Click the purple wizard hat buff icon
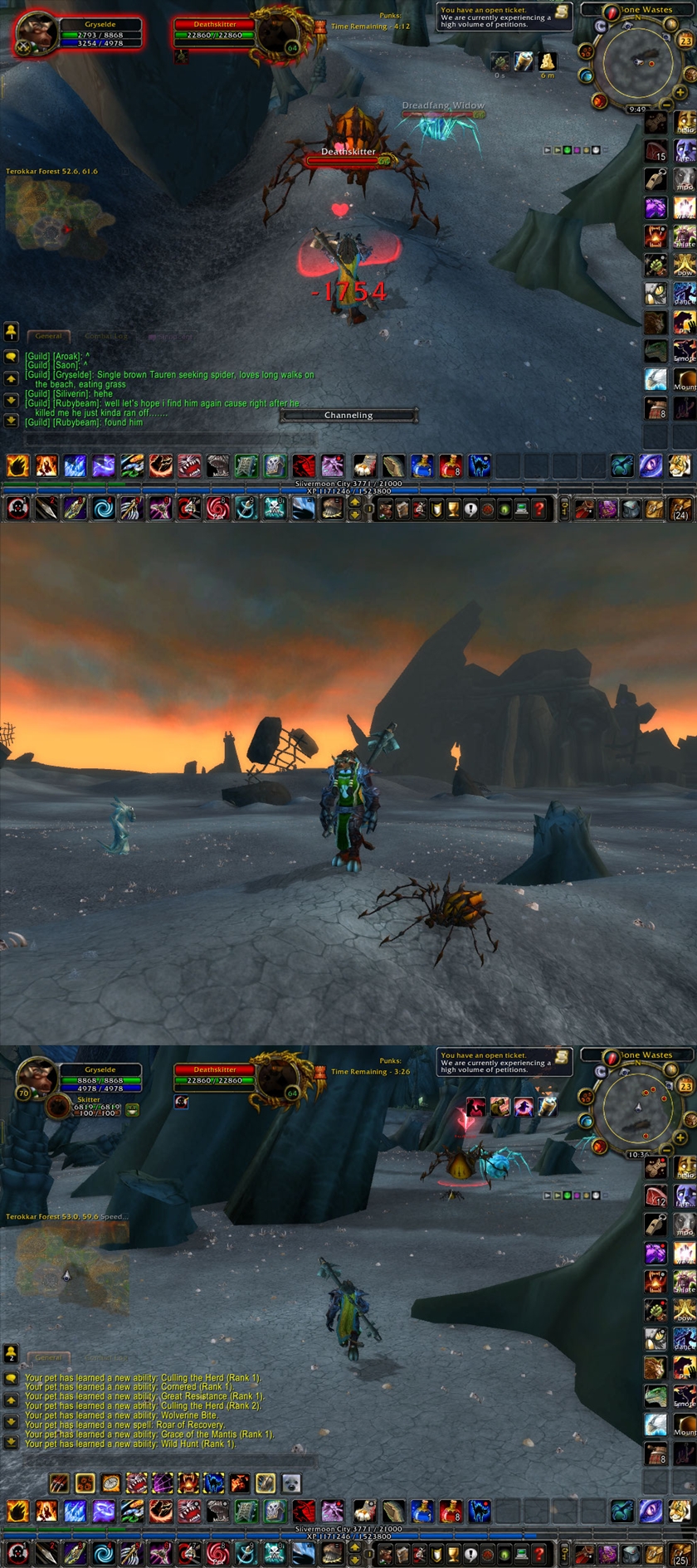Screen dimensions: 697x1568 click(x=524, y=1106)
